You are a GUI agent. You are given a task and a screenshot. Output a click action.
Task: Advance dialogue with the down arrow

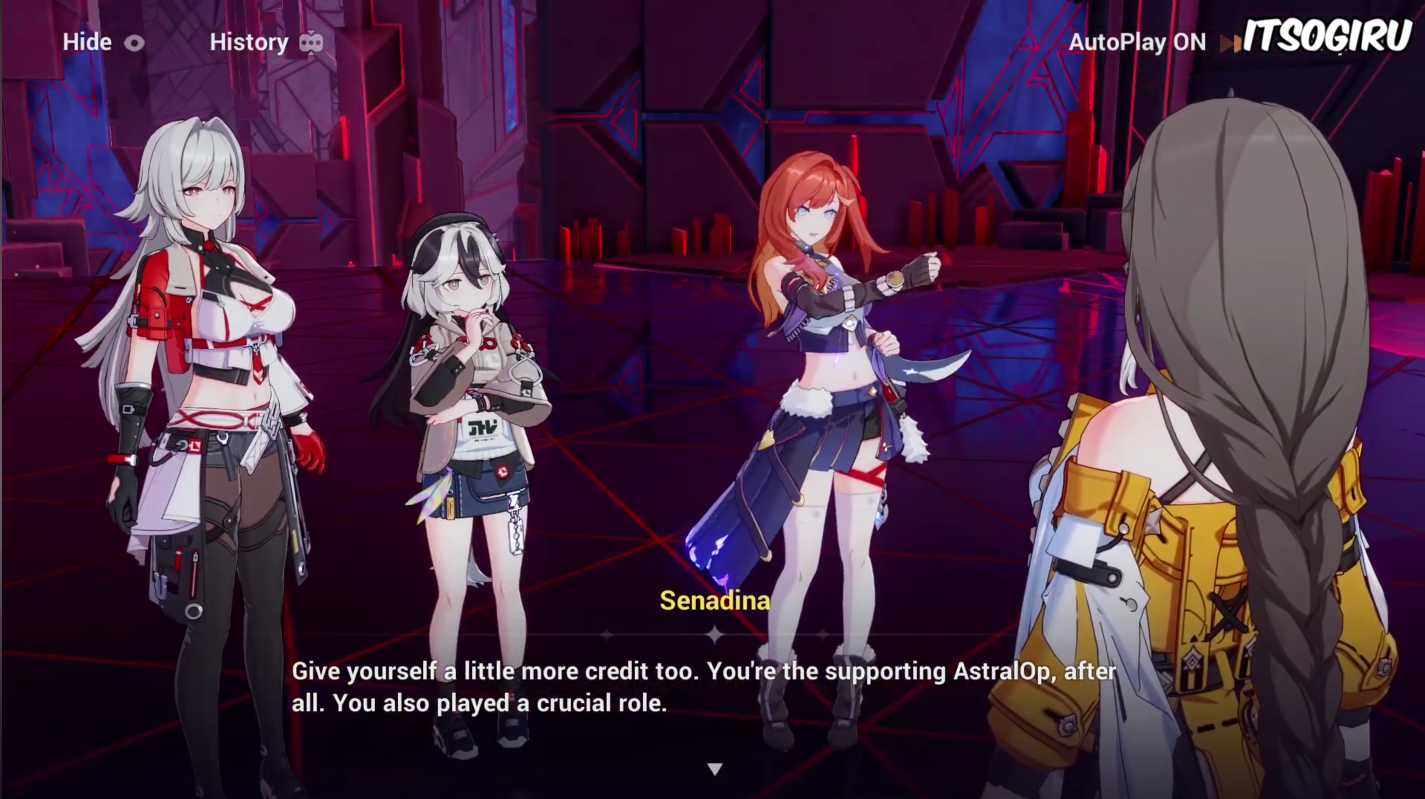[x=714, y=769]
